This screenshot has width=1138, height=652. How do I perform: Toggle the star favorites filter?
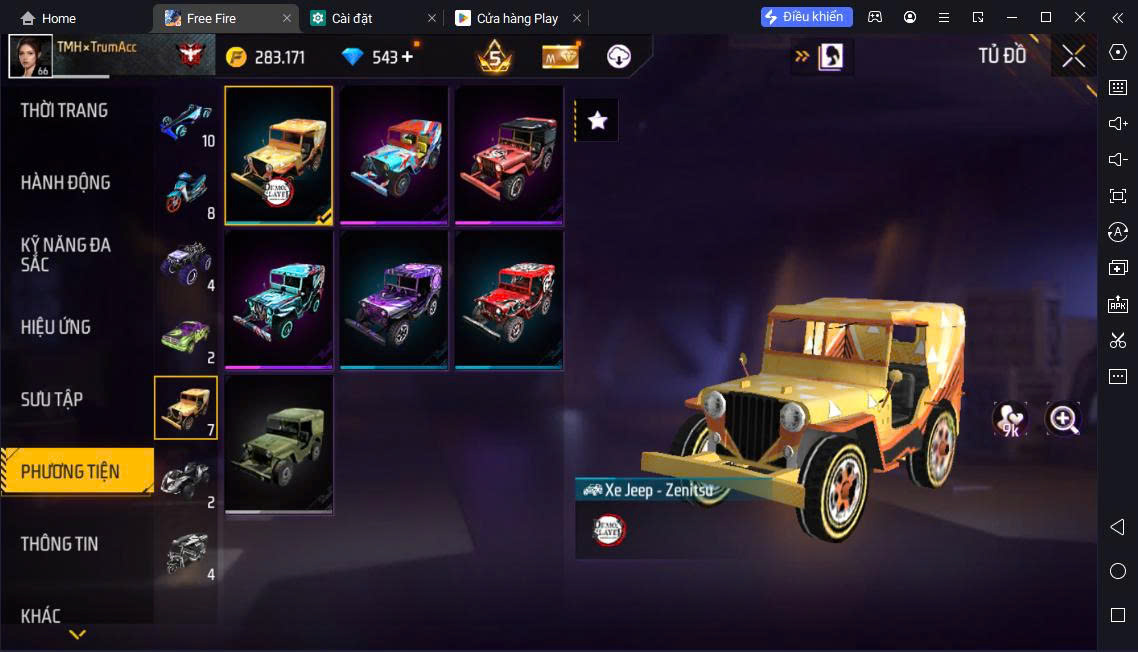tap(598, 121)
